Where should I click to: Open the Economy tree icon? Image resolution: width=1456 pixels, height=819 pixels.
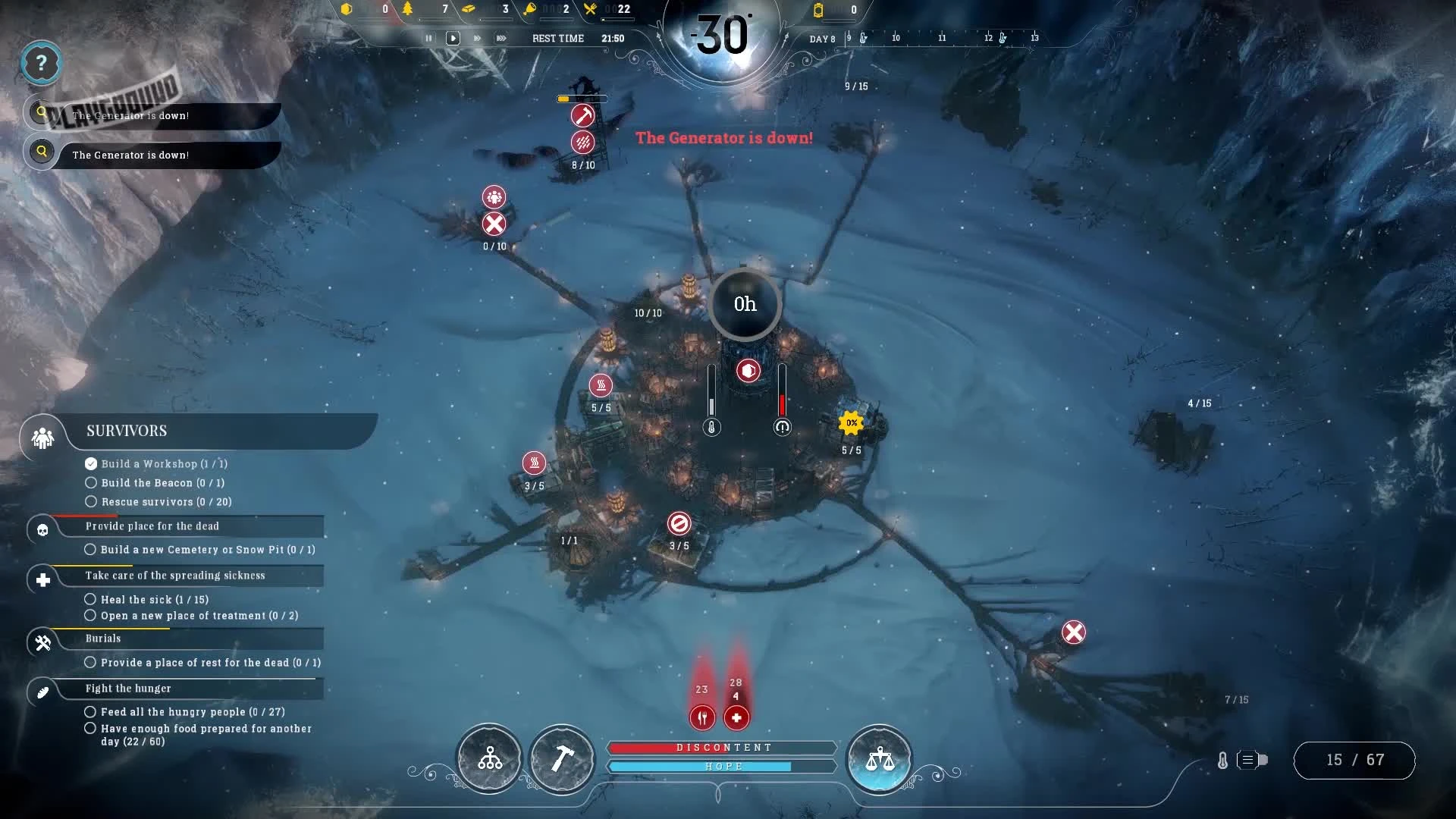(490, 759)
